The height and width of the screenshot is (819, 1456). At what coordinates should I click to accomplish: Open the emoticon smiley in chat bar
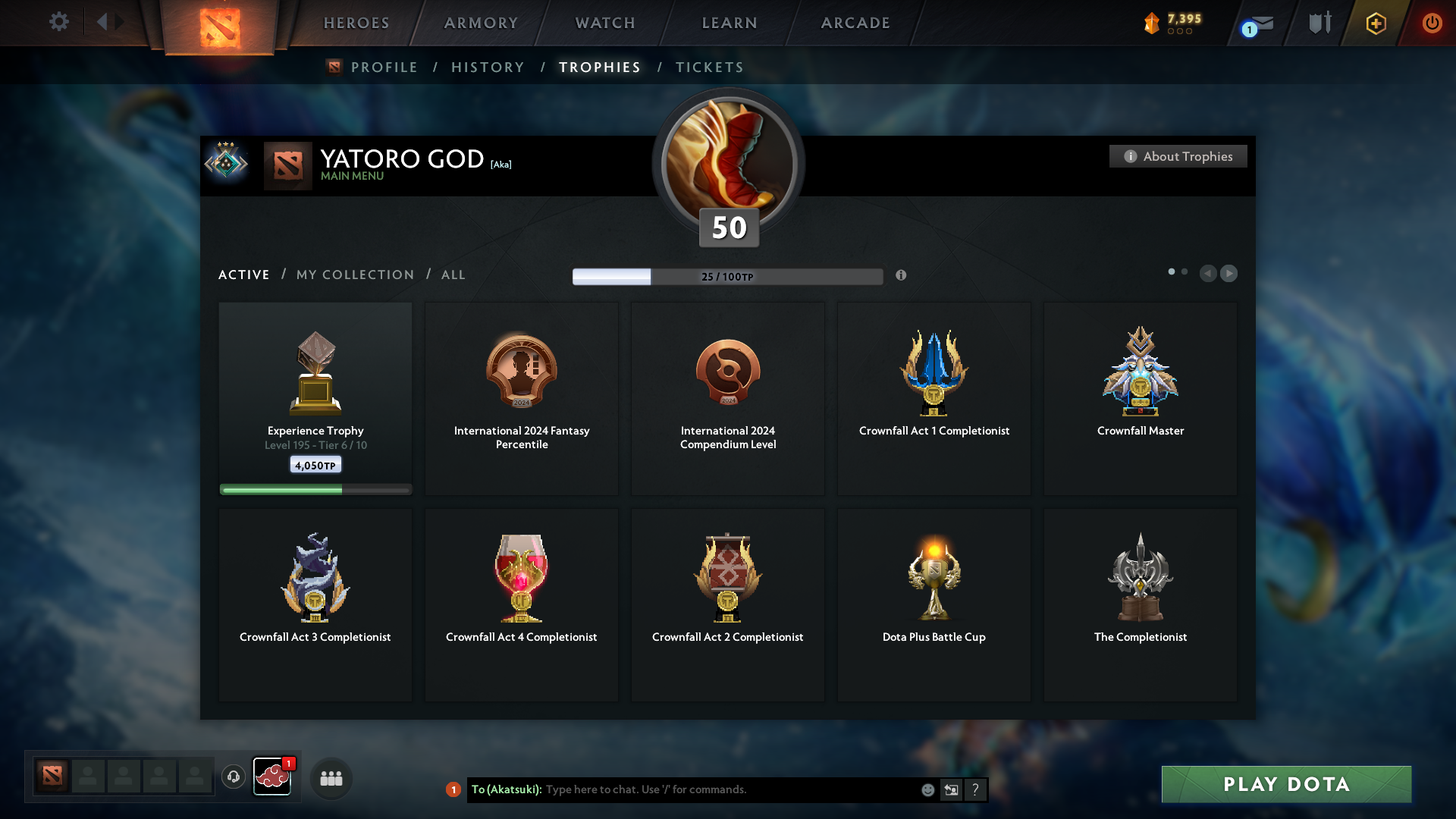[927, 789]
